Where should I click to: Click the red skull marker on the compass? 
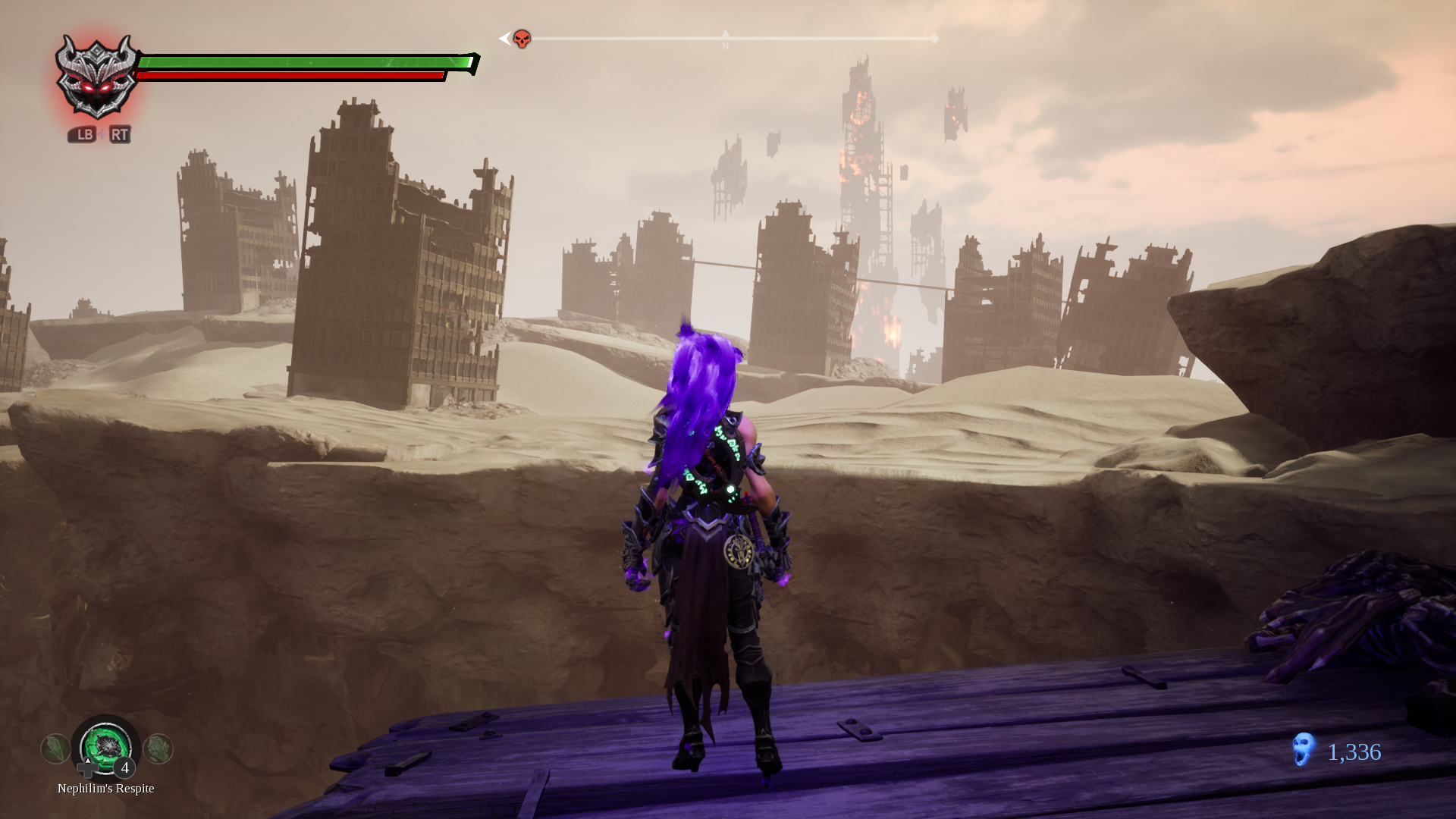coord(522,39)
